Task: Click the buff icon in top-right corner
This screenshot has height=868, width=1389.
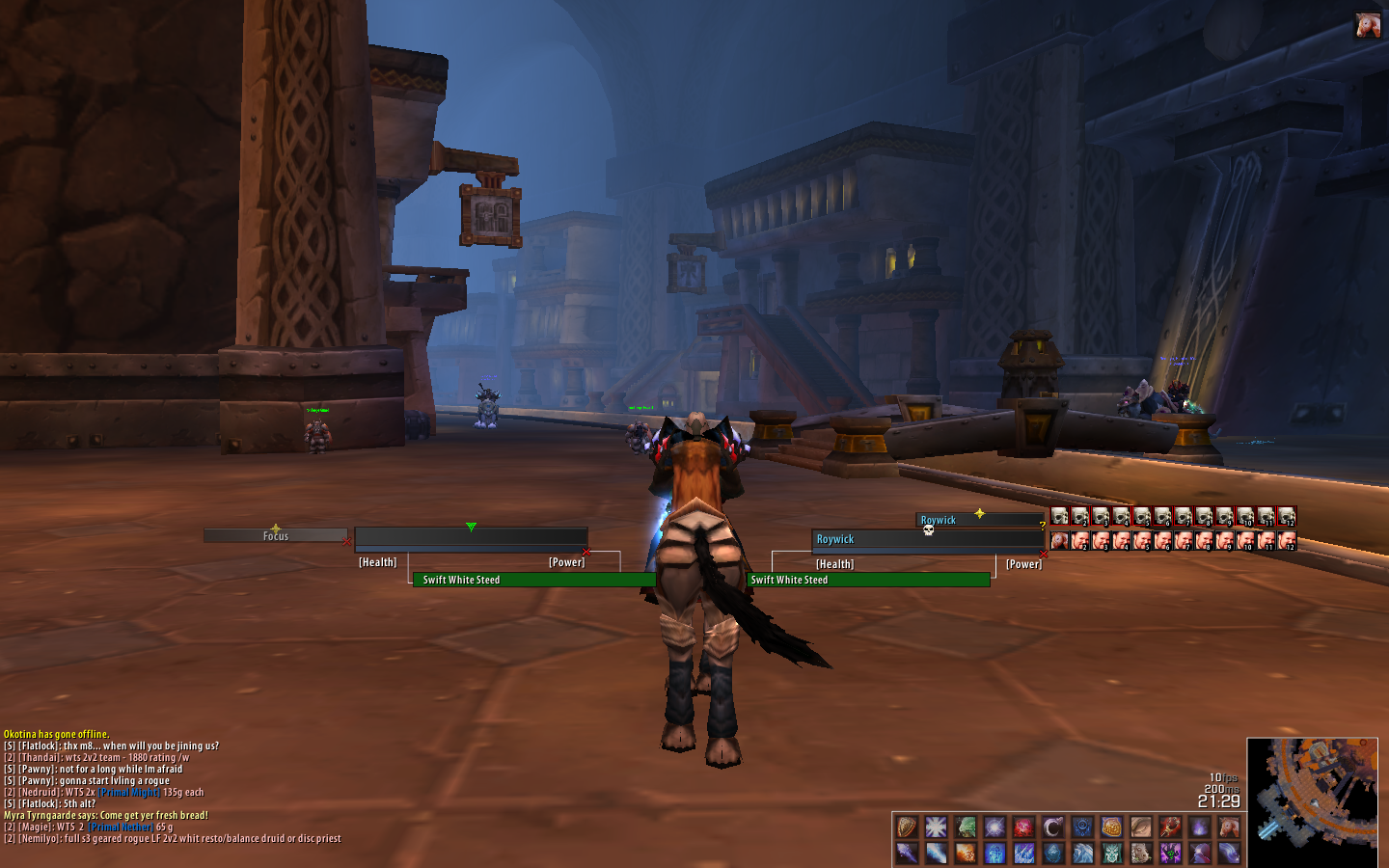Action: [x=1367, y=25]
